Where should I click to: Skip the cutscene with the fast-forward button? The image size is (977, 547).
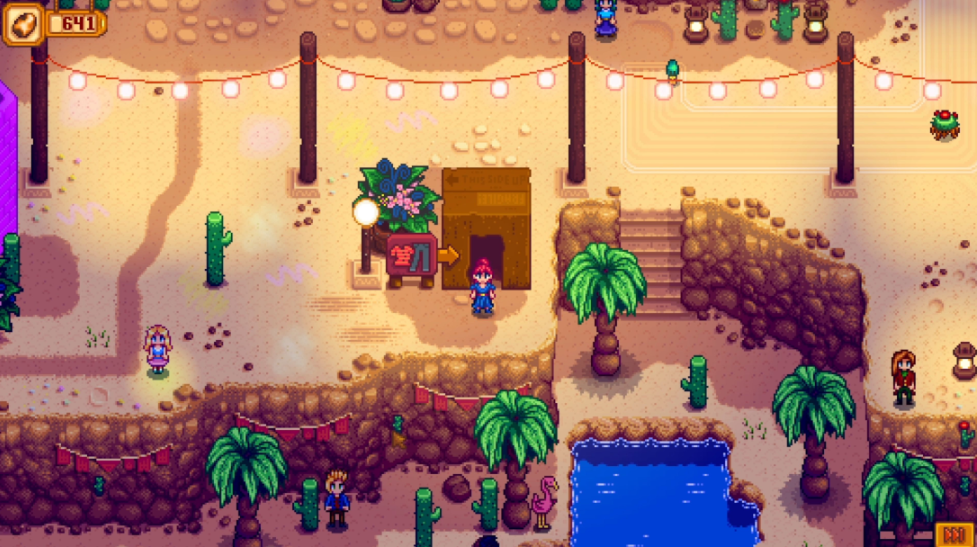tap(954, 533)
